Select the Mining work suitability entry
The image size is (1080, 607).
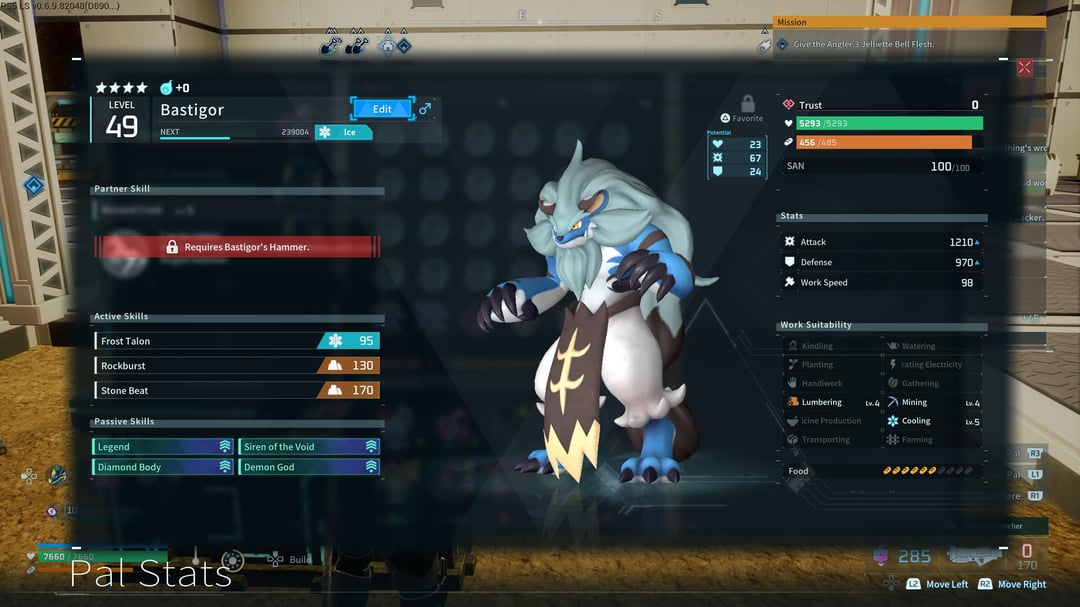pos(932,403)
